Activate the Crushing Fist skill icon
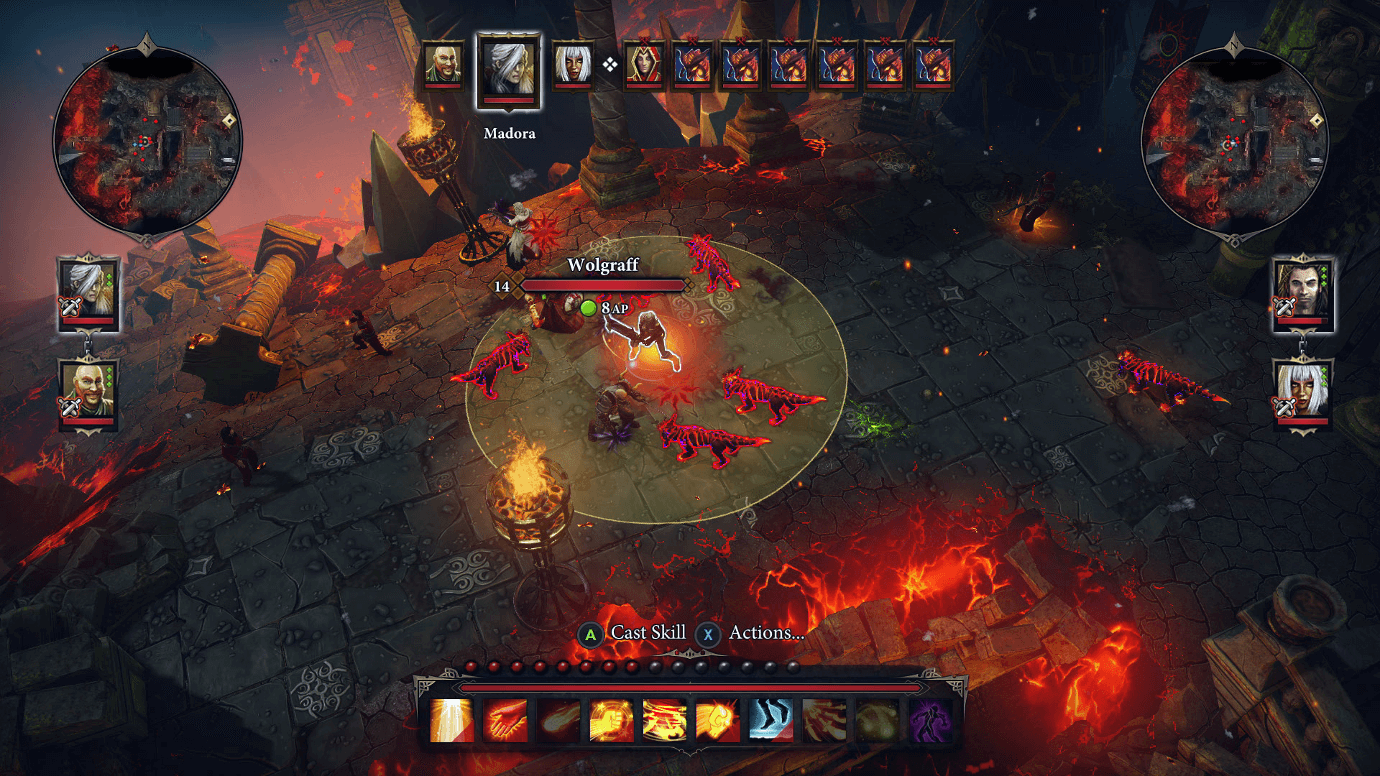This screenshot has height=776, width=1380. (x=611, y=721)
